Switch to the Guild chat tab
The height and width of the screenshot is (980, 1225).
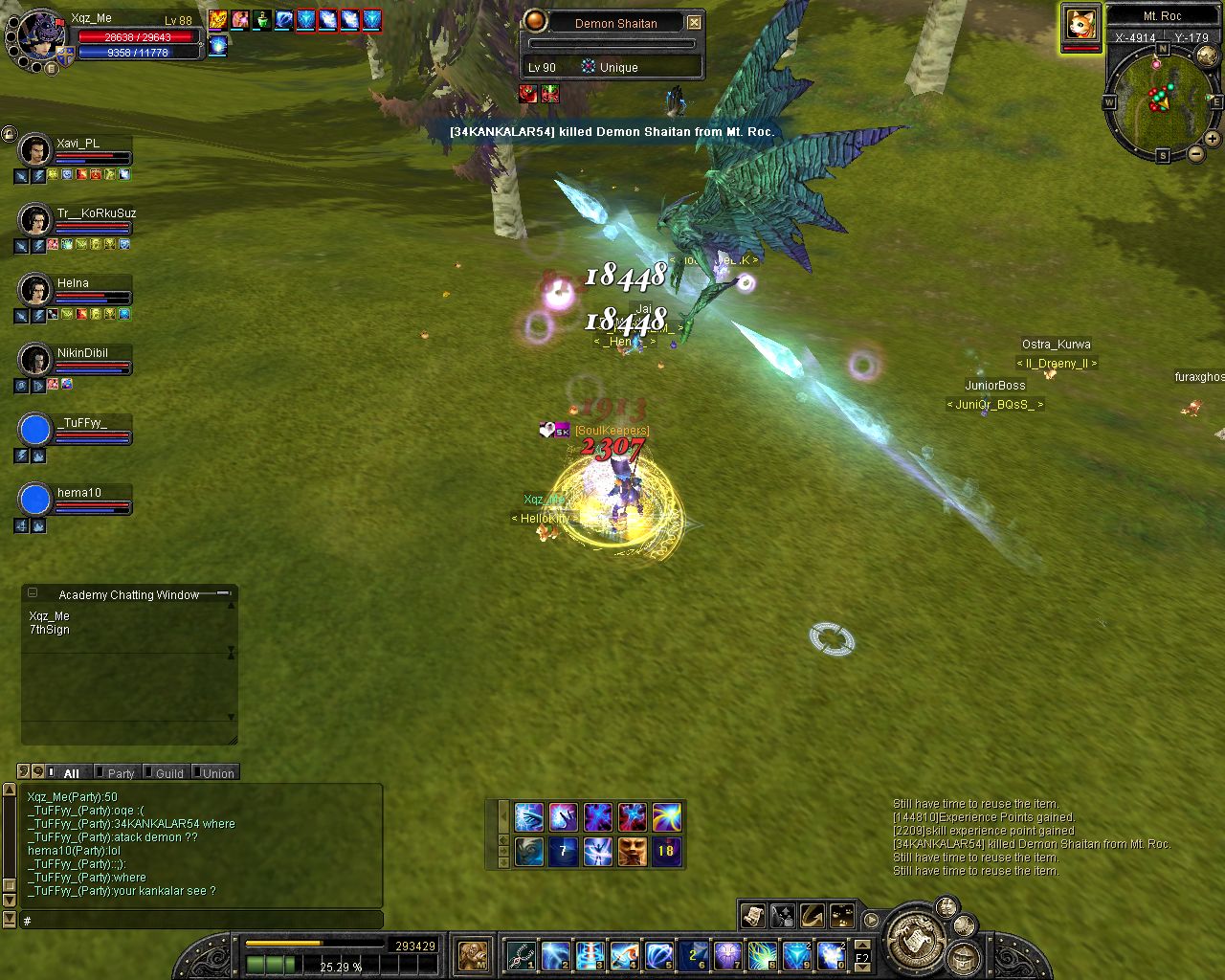pyautogui.click(x=169, y=773)
